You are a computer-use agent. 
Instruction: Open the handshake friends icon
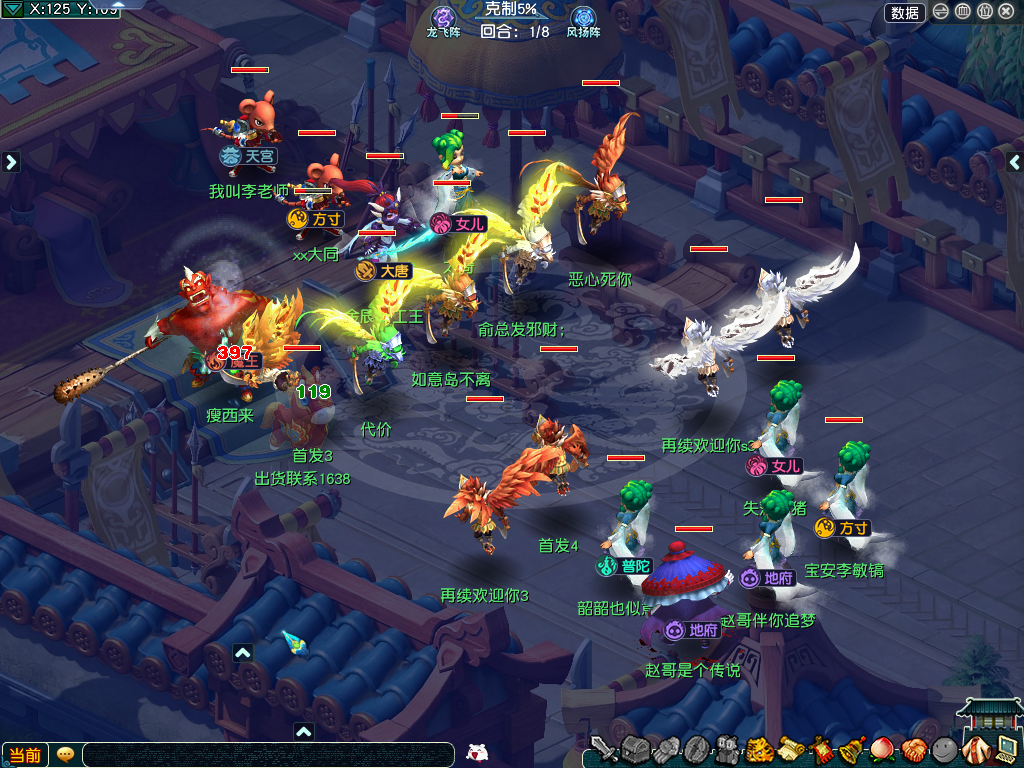tap(913, 749)
